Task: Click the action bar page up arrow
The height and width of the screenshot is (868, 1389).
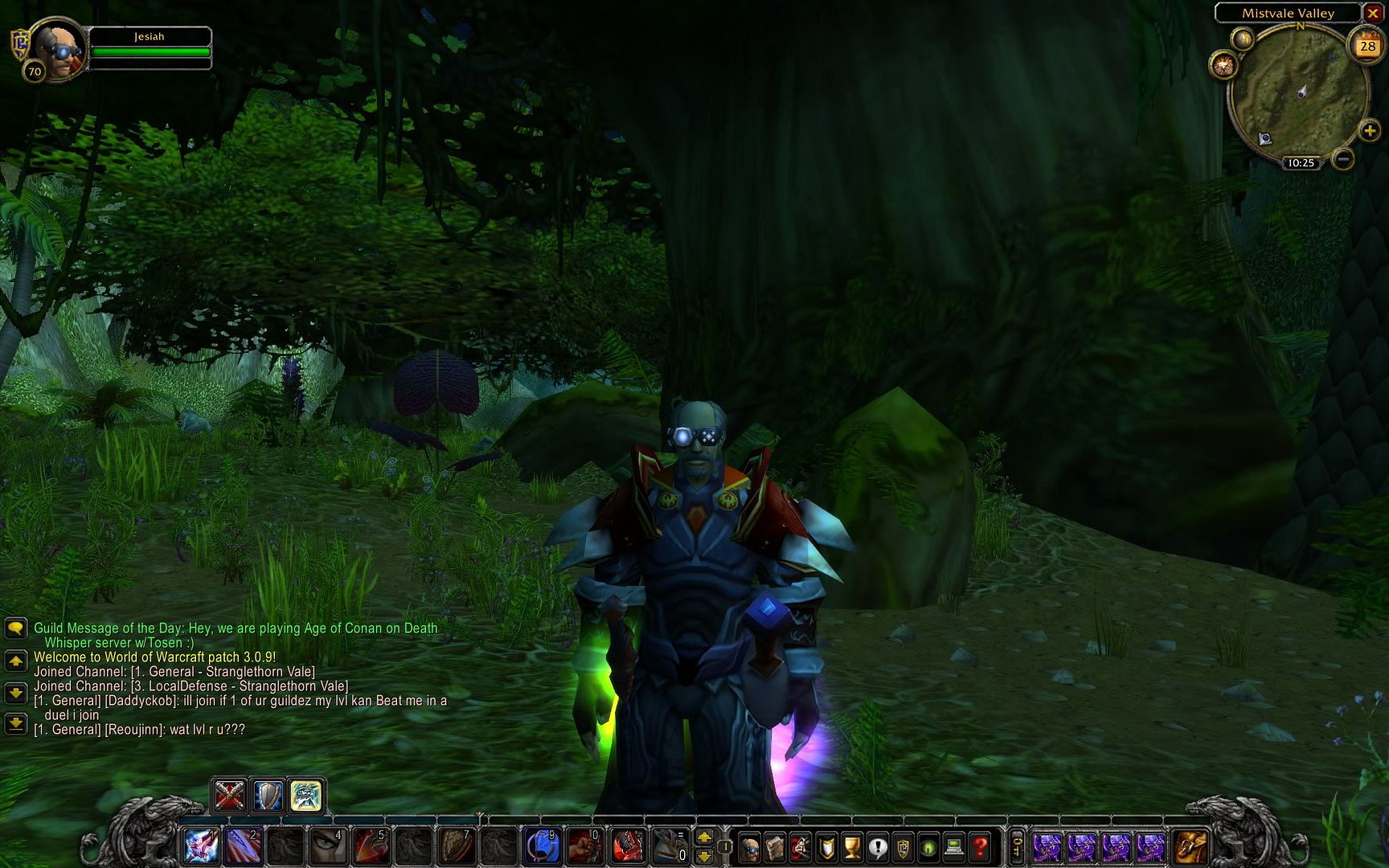Action: pos(704,837)
